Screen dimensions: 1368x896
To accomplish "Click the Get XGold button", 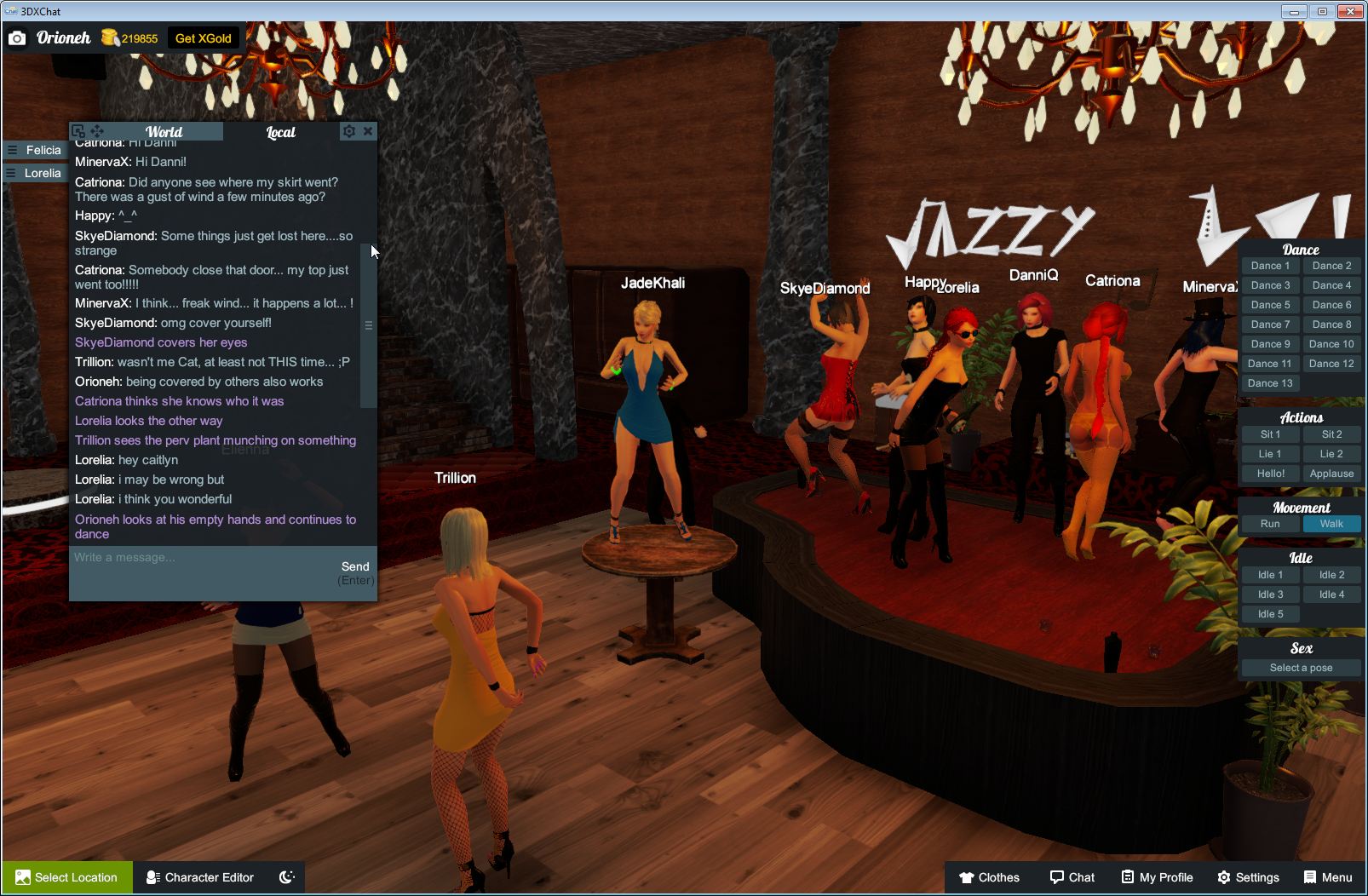I will point(204,37).
